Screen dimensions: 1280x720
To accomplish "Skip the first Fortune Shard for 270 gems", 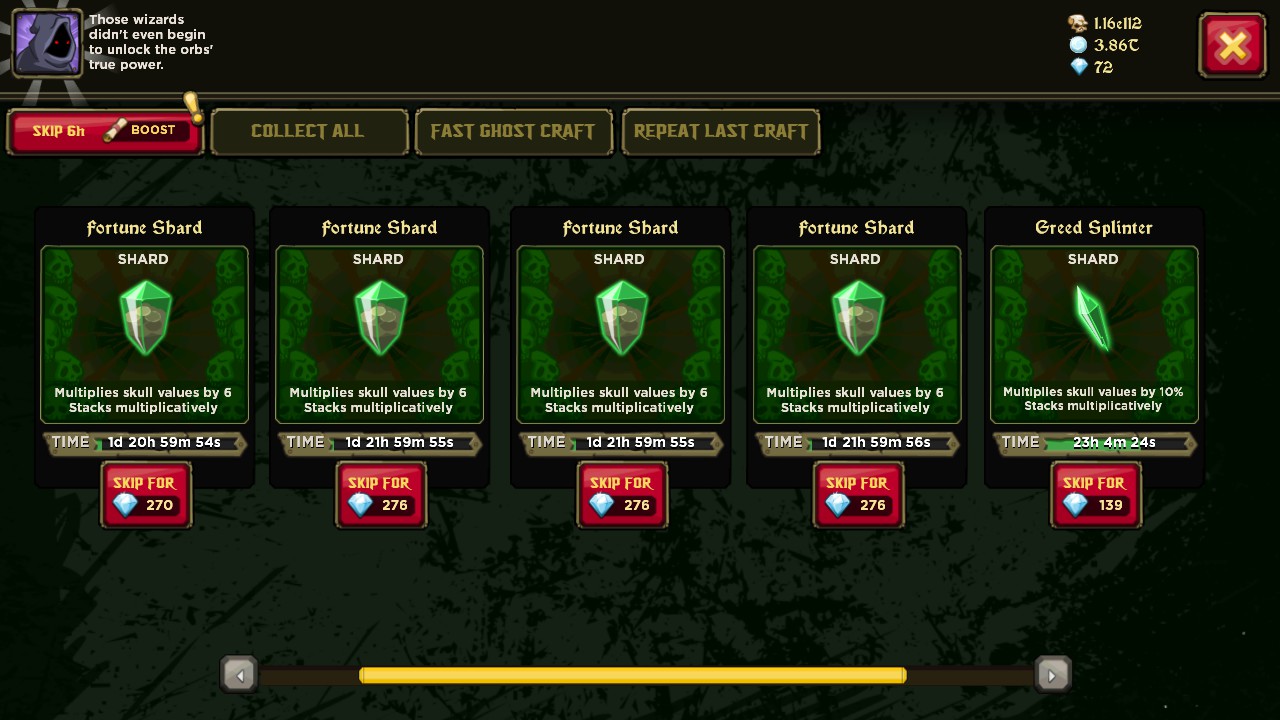I will [146, 493].
